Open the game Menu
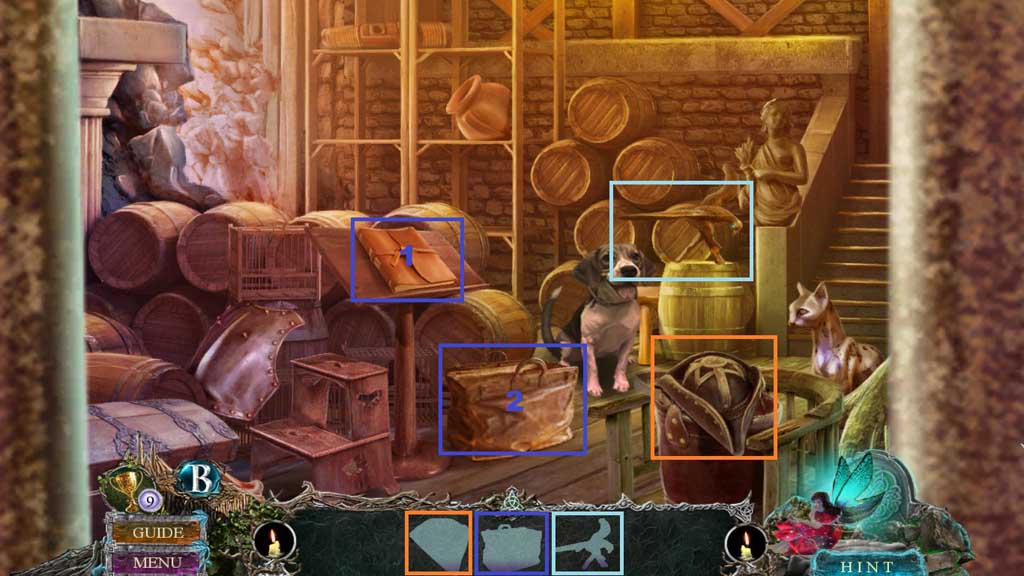Viewport: 1024px width, 576px height. pyautogui.click(x=156, y=562)
